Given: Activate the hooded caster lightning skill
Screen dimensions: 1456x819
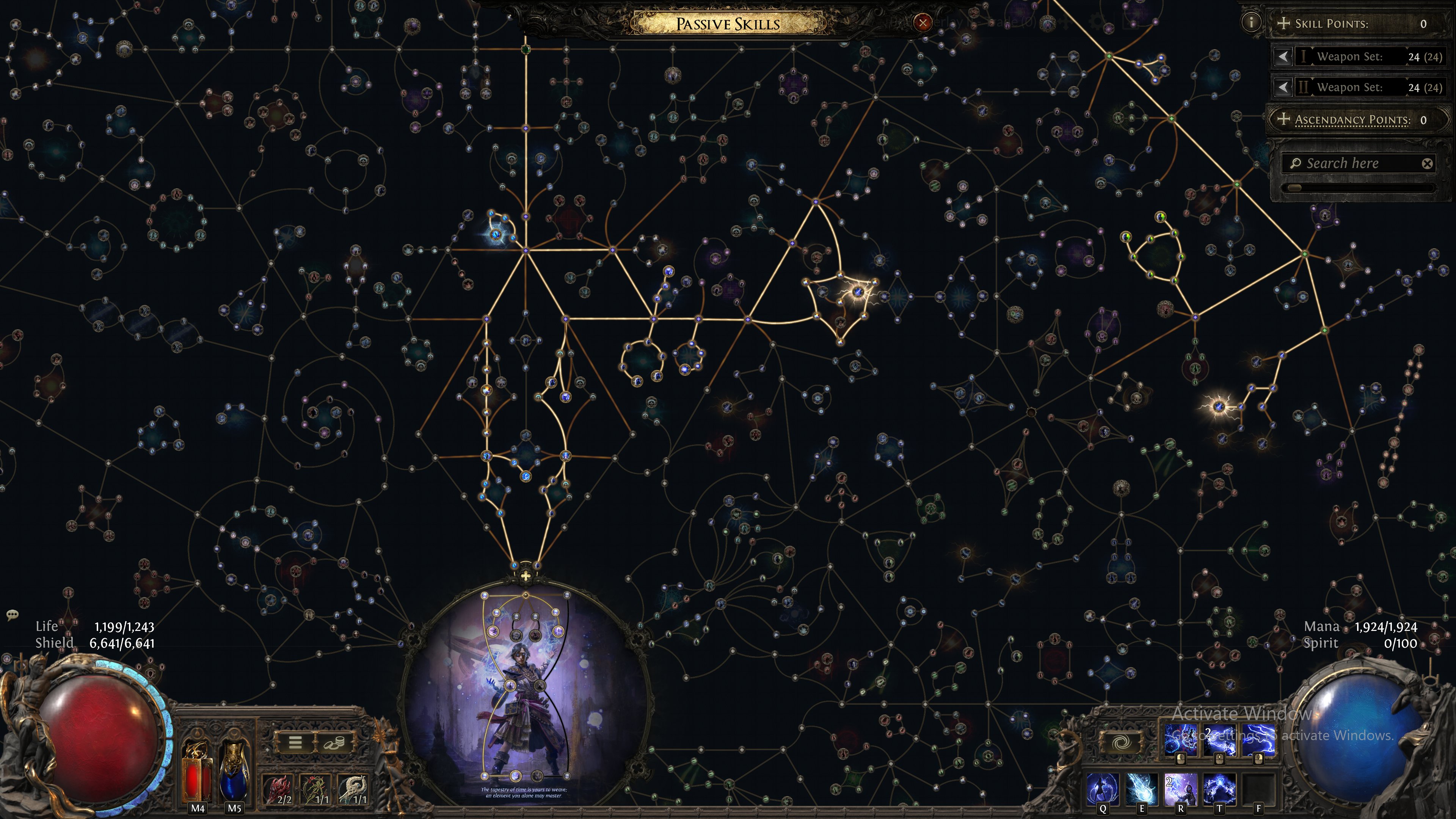Looking at the screenshot, I should (x=1180, y=789).
